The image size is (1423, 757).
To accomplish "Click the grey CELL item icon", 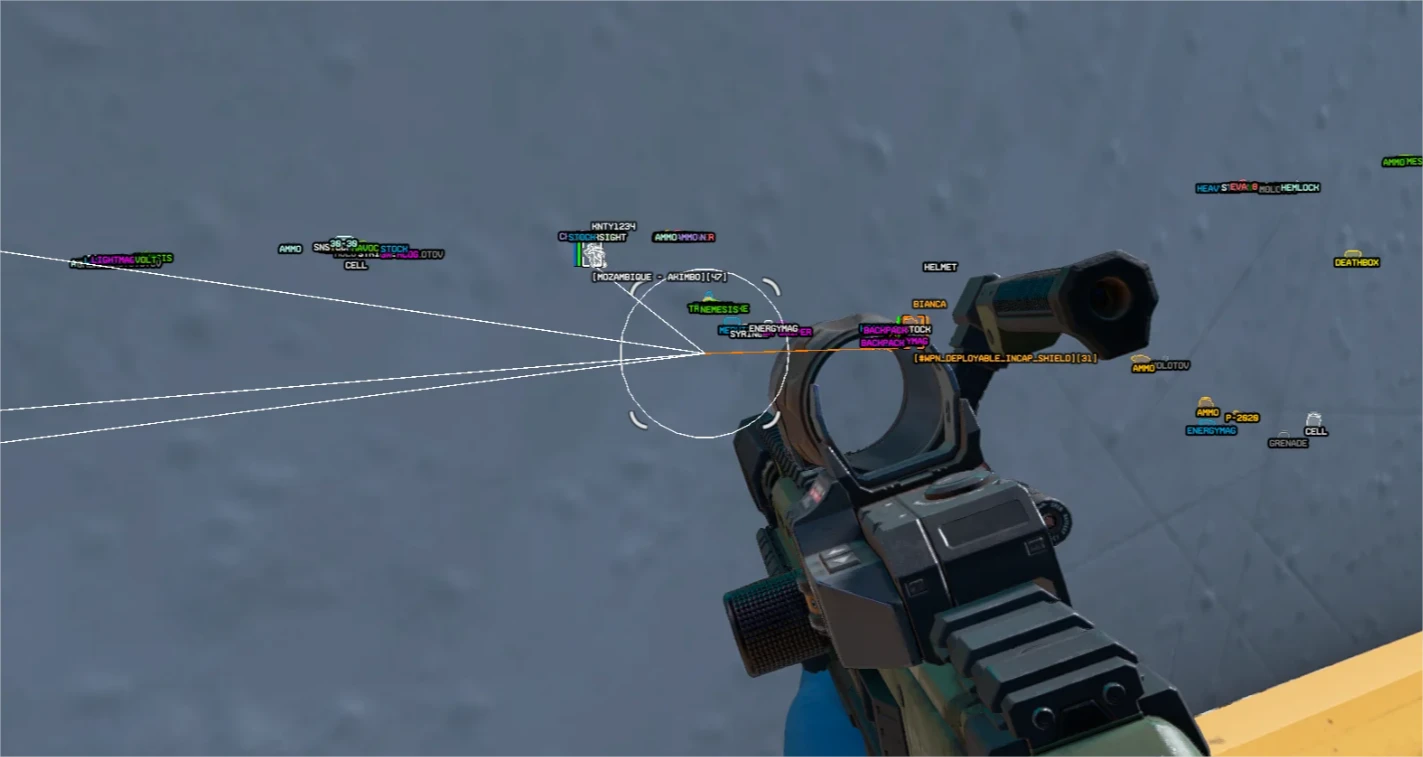I will click(1315, 420).
